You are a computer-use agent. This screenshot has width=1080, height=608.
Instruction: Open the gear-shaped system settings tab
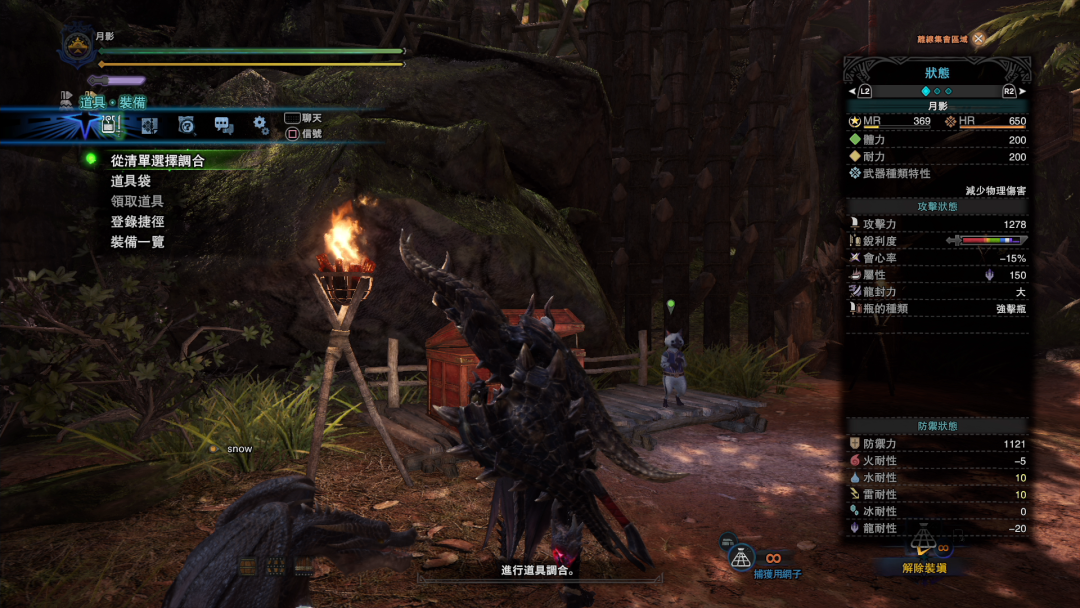(x=260, y=125)
